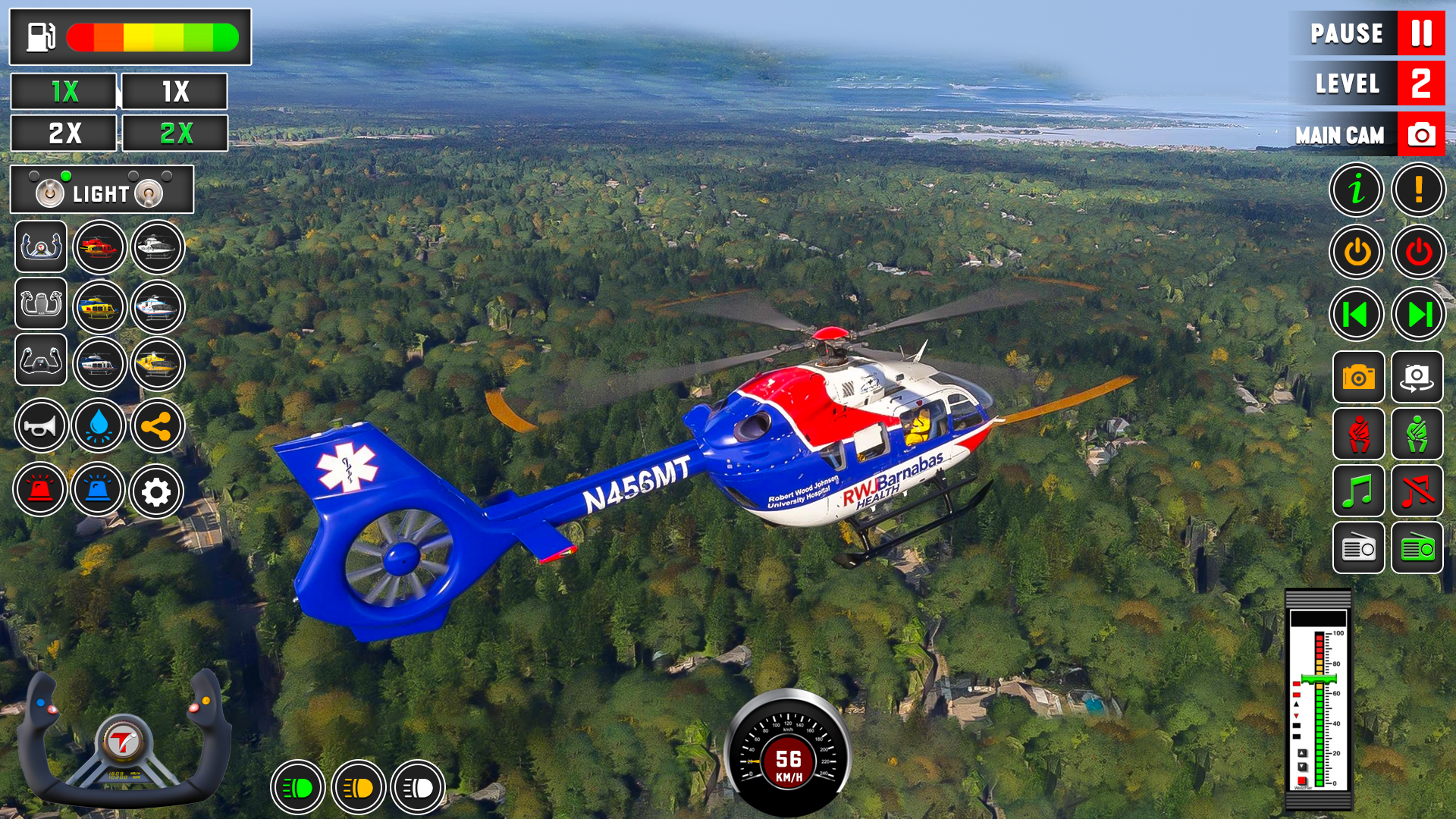Skip to the next level with forward arrow
This screenshot has width=1456, height=819.
pos(1418,314)
